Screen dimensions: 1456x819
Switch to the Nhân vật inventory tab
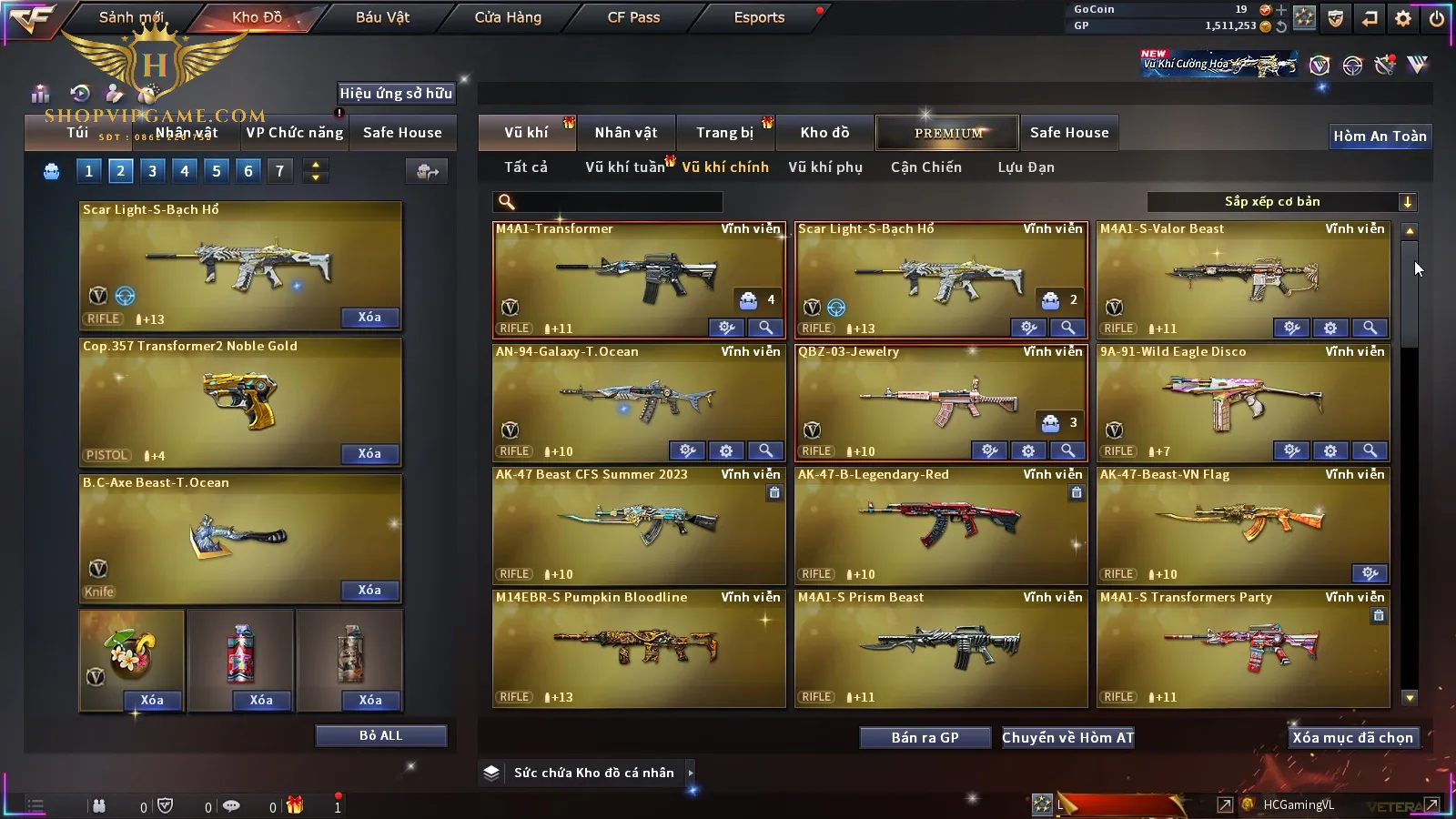tap(625, 133)
